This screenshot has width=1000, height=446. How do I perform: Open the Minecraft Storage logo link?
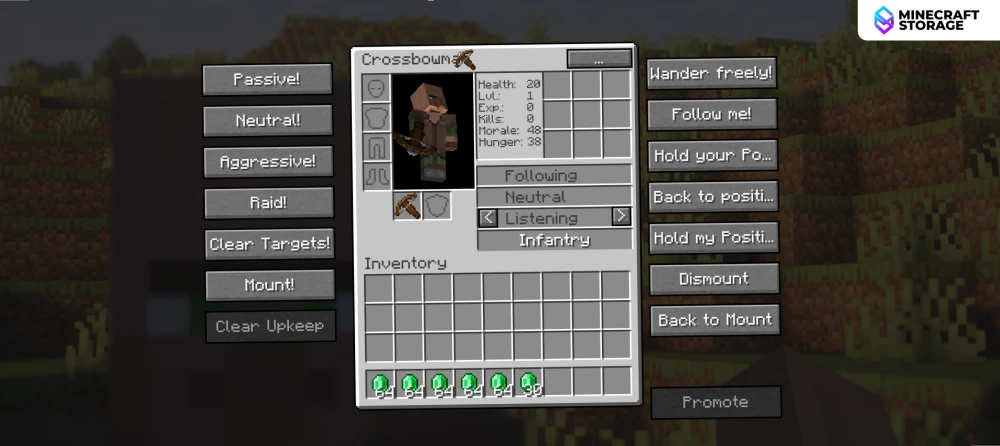click(927, 20)
